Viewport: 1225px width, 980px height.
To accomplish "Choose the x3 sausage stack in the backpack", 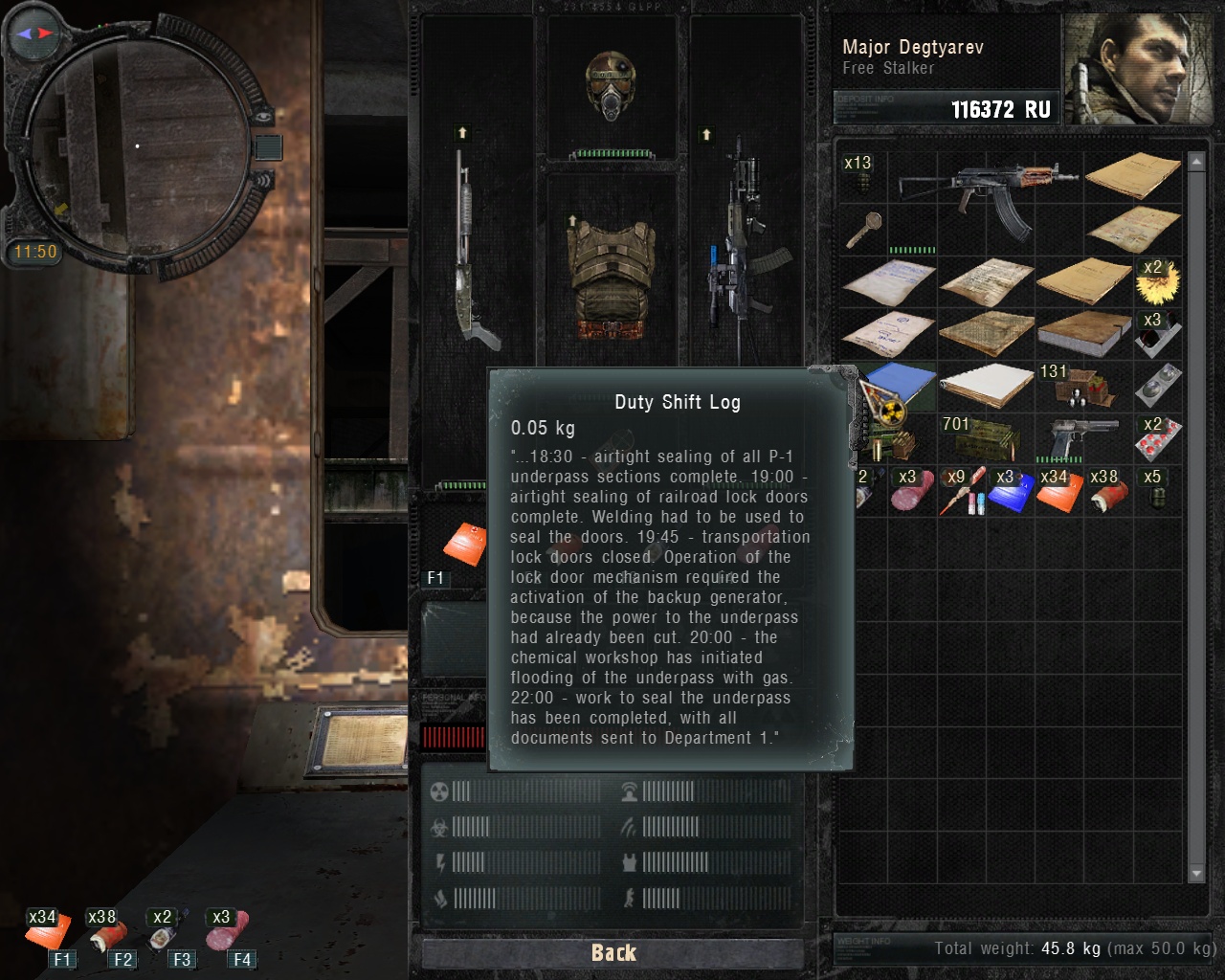I will click(912, 490).
